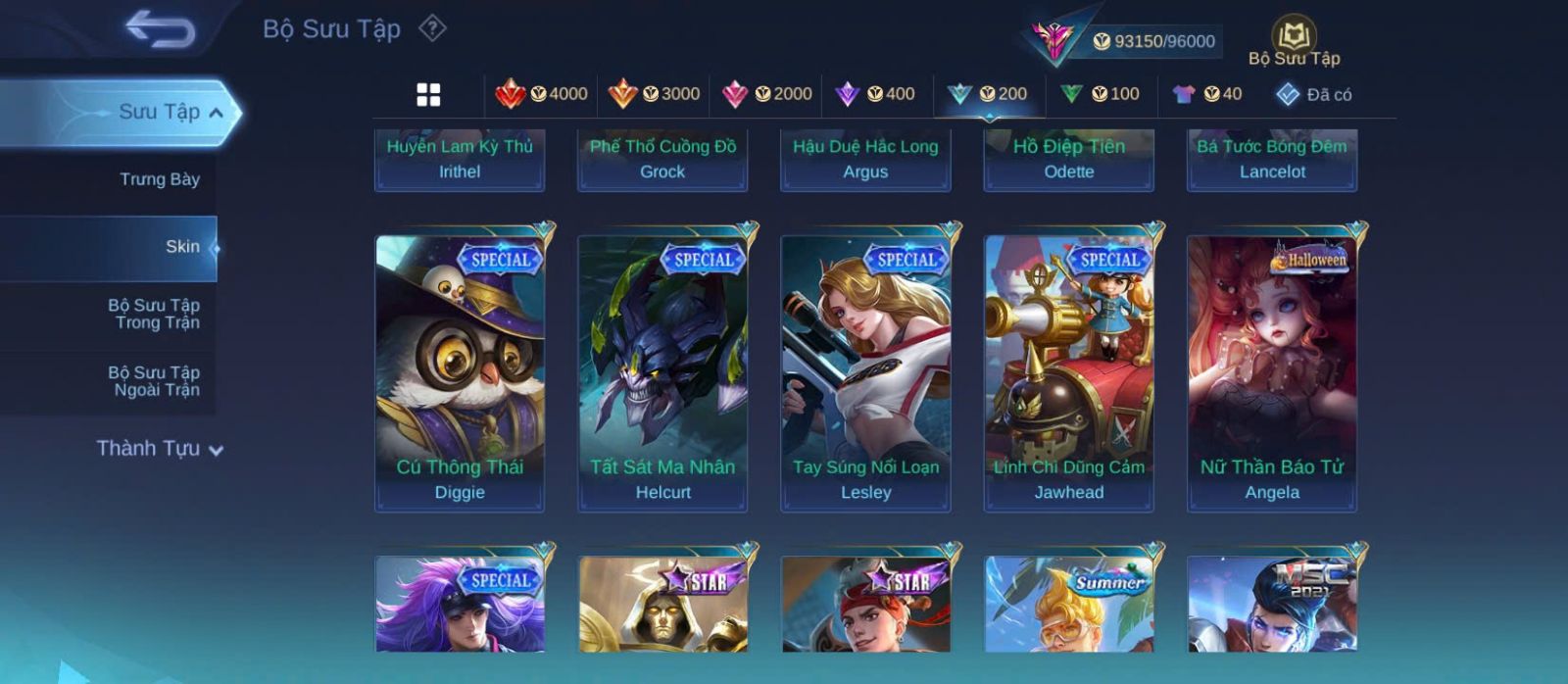Choose Helcurt Tất Sát Ma Nhân skin

click(662, 372)
